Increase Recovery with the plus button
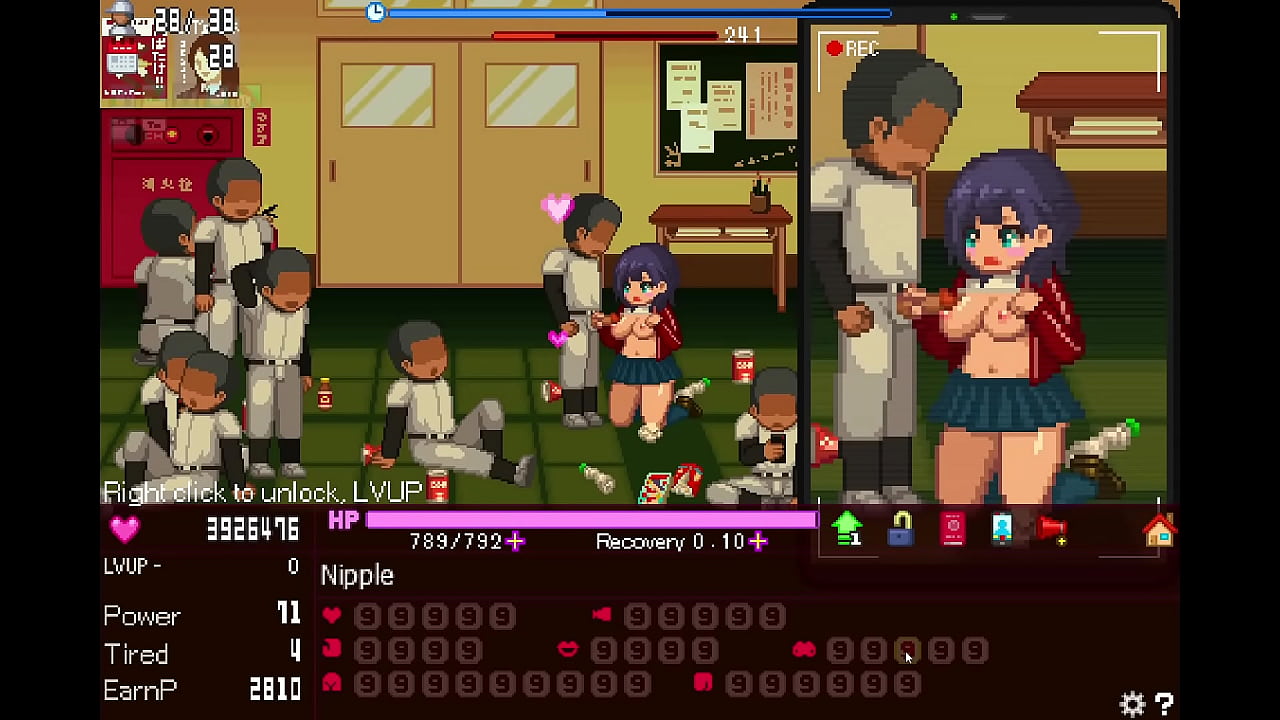The image size is (1280, 720). [x=758, y=541]
